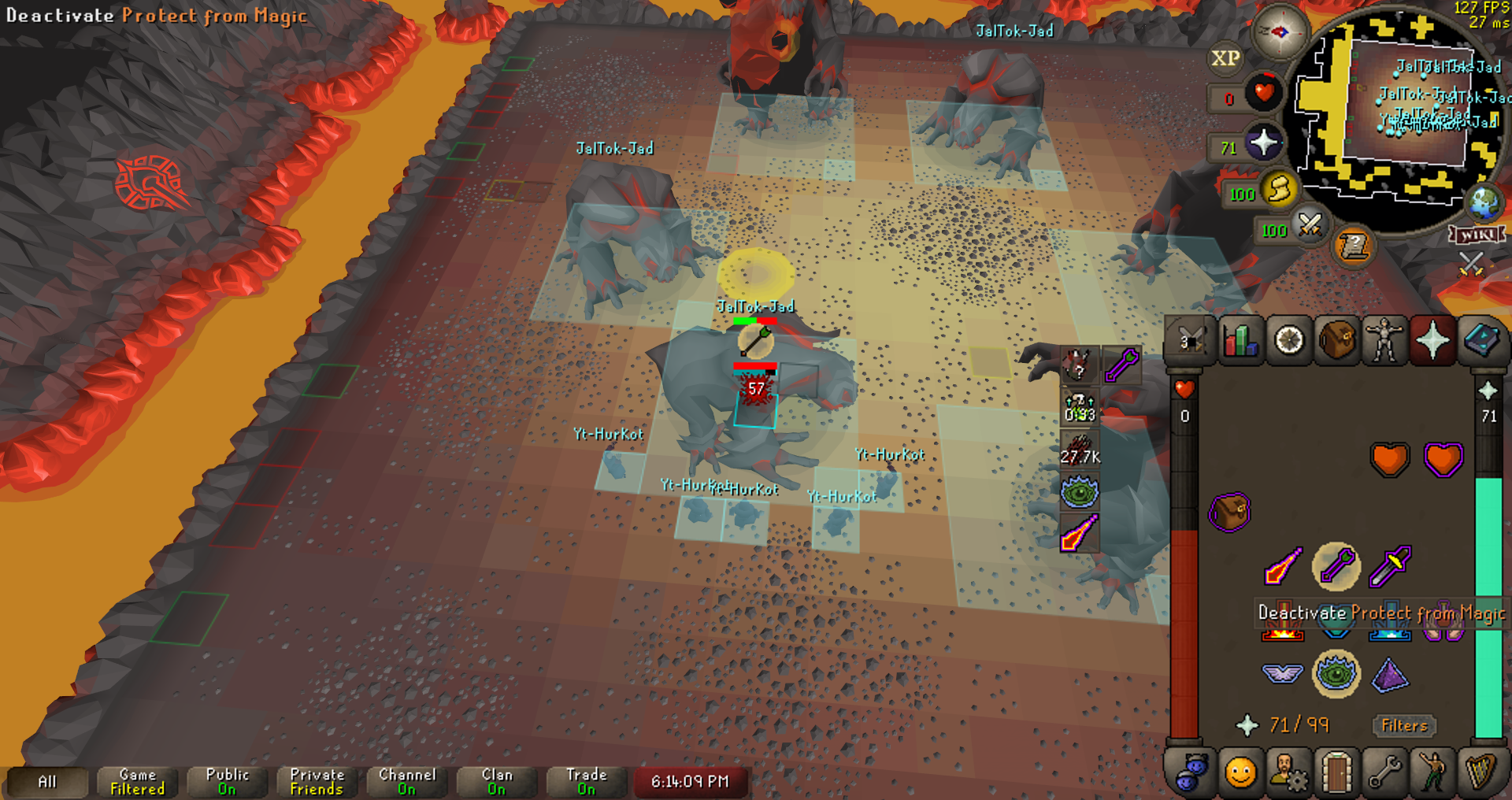Deactivate Protect from Missiles prayer

point(1336,566)
